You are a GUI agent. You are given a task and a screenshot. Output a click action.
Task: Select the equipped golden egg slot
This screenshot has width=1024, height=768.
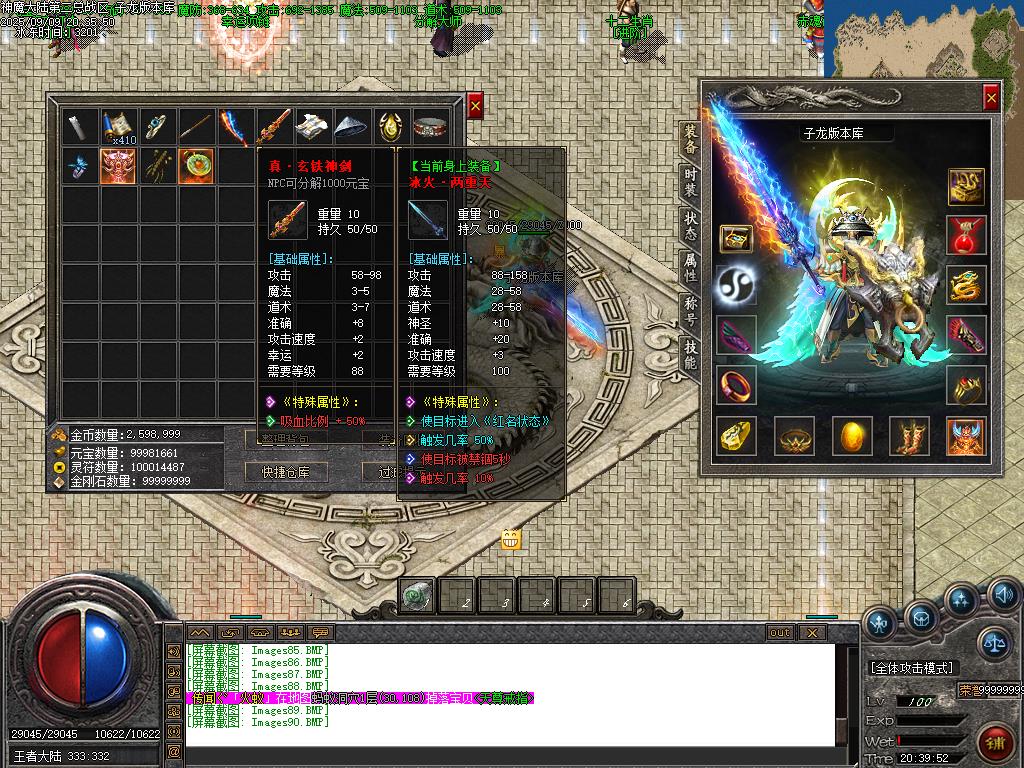[851, 437]
